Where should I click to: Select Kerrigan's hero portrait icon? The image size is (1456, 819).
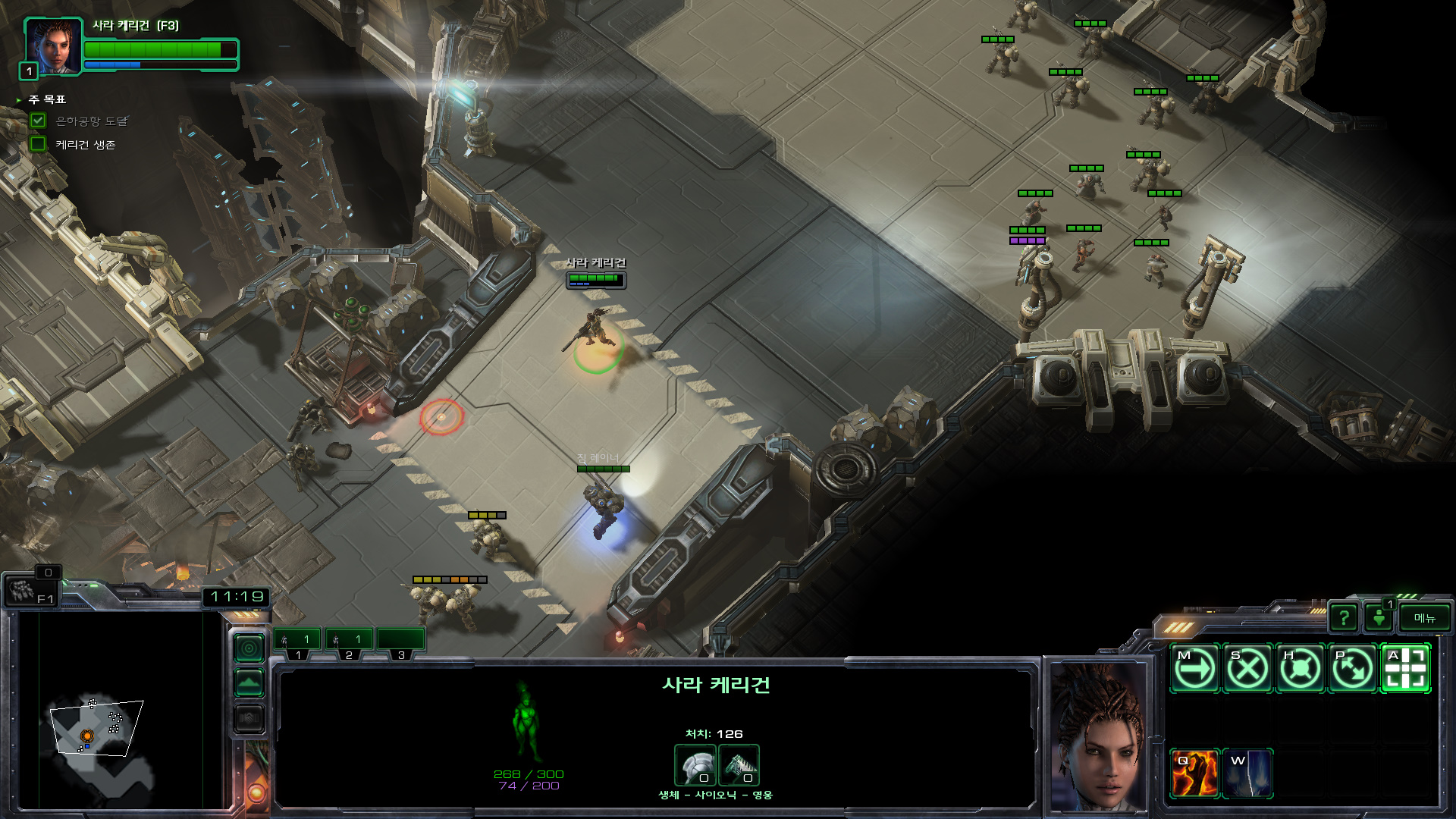pyautogui.click(x=53, y=47)
